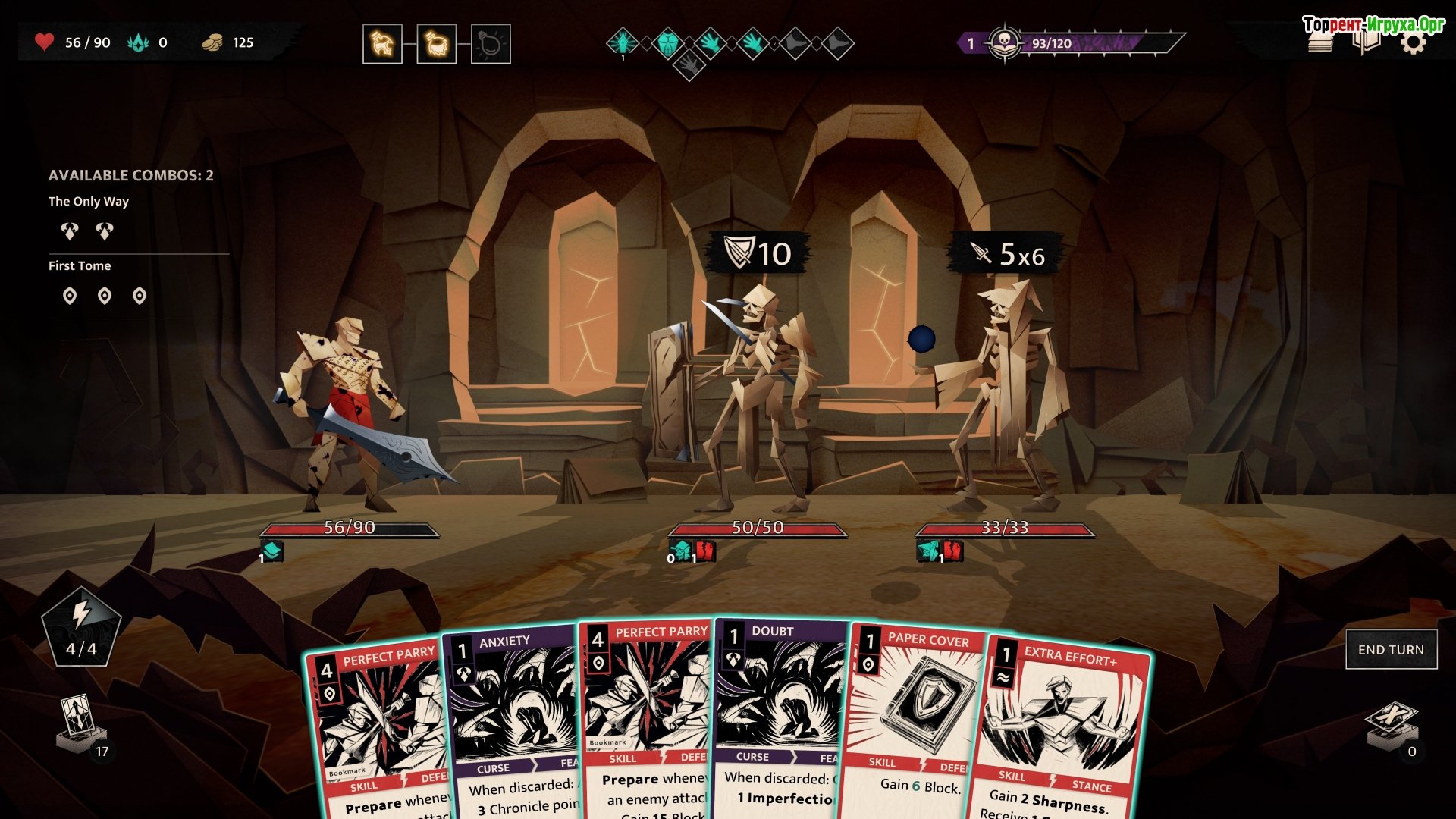Click the grey hand diamond icon
Viewport: 1456px width, 819px height.
689,65
